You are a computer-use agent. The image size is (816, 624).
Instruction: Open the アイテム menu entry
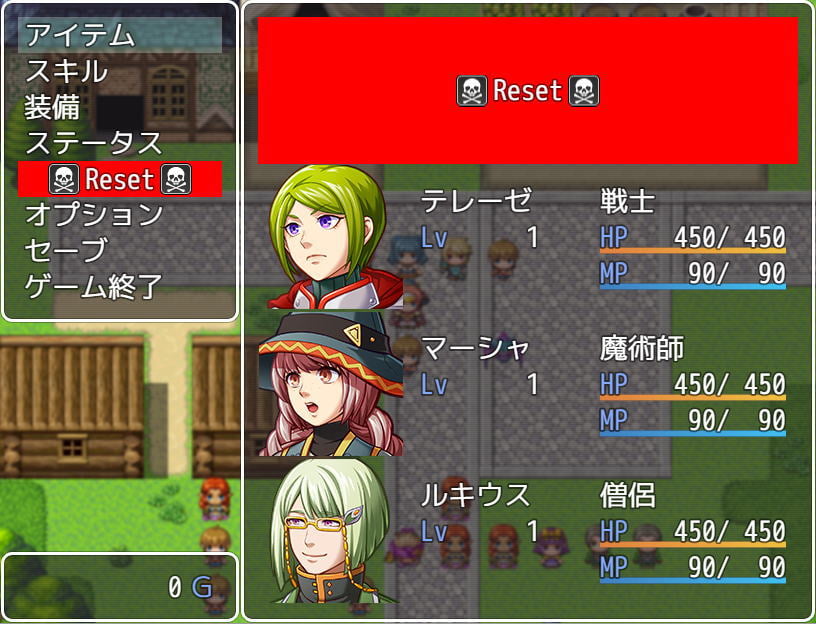(x=119, y=35)
